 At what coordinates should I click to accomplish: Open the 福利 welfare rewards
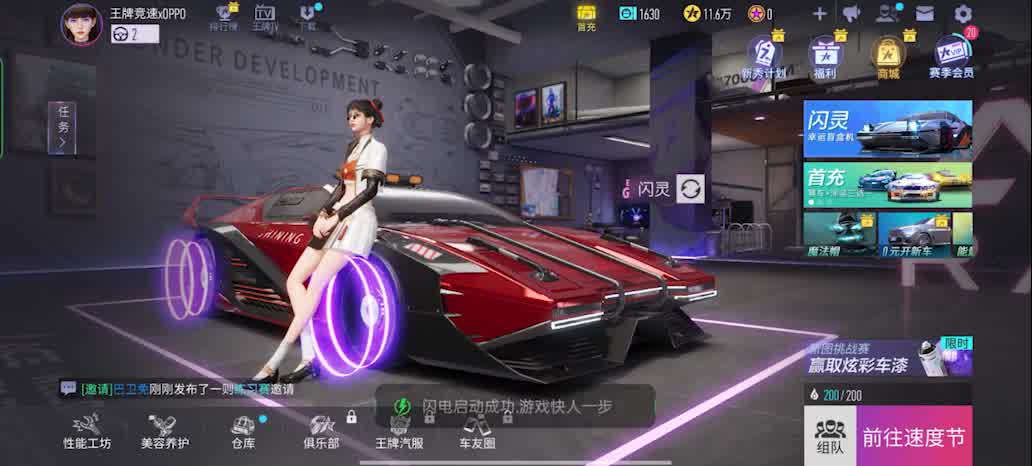click(x=825, y=56)
